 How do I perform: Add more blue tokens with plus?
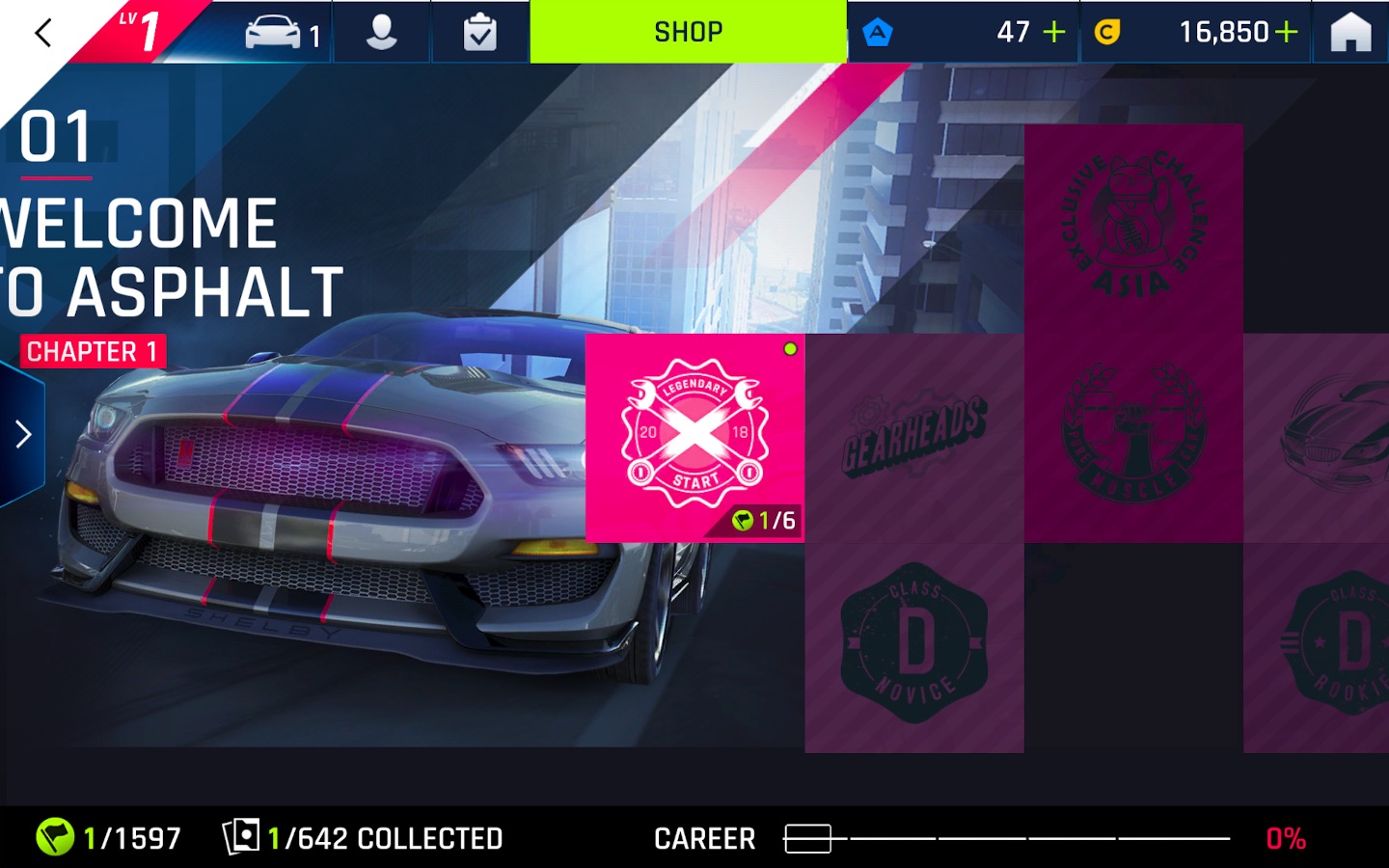click(x=1054, y=33)
